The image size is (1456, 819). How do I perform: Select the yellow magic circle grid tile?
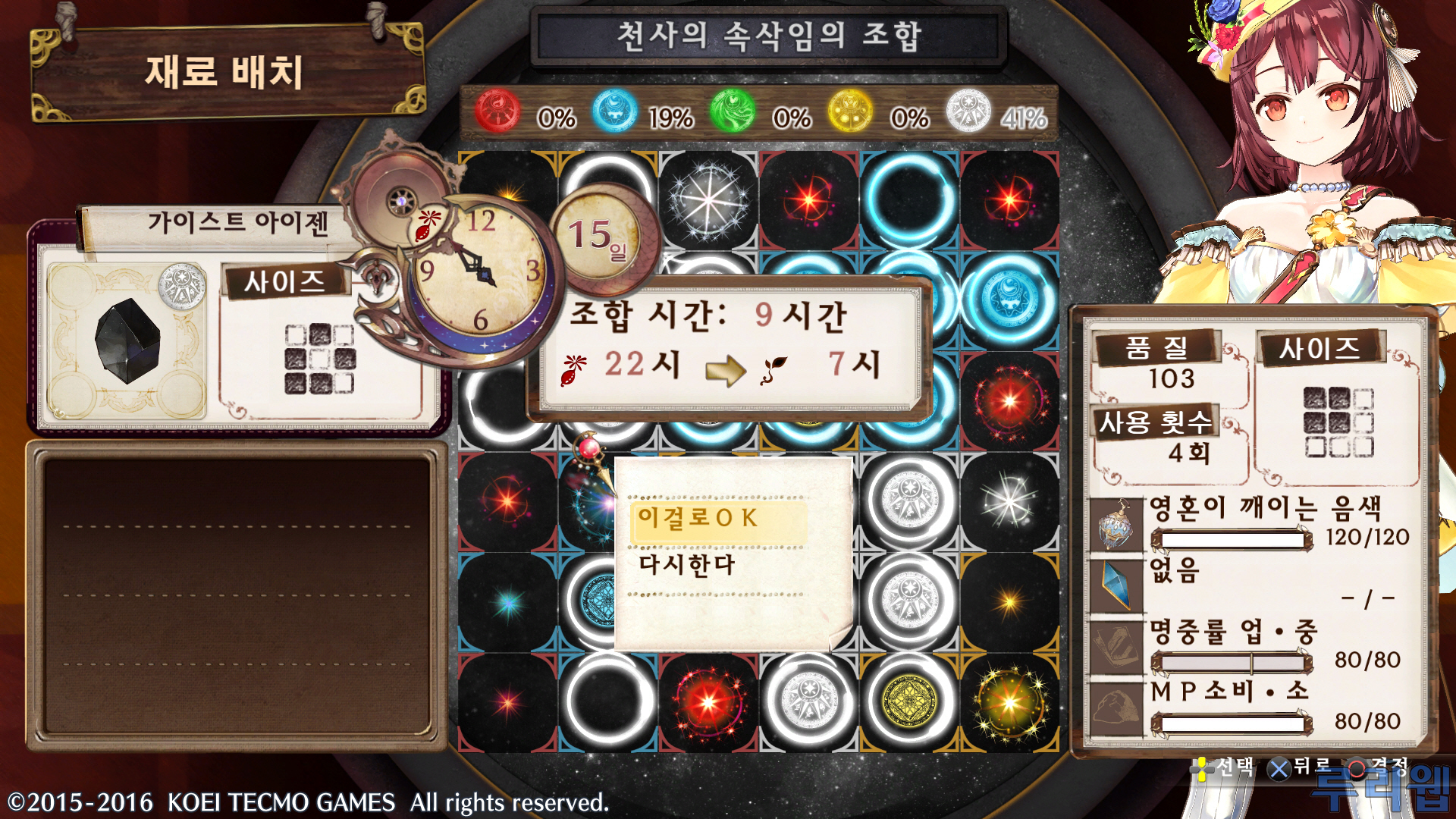(x=909, y=701)
